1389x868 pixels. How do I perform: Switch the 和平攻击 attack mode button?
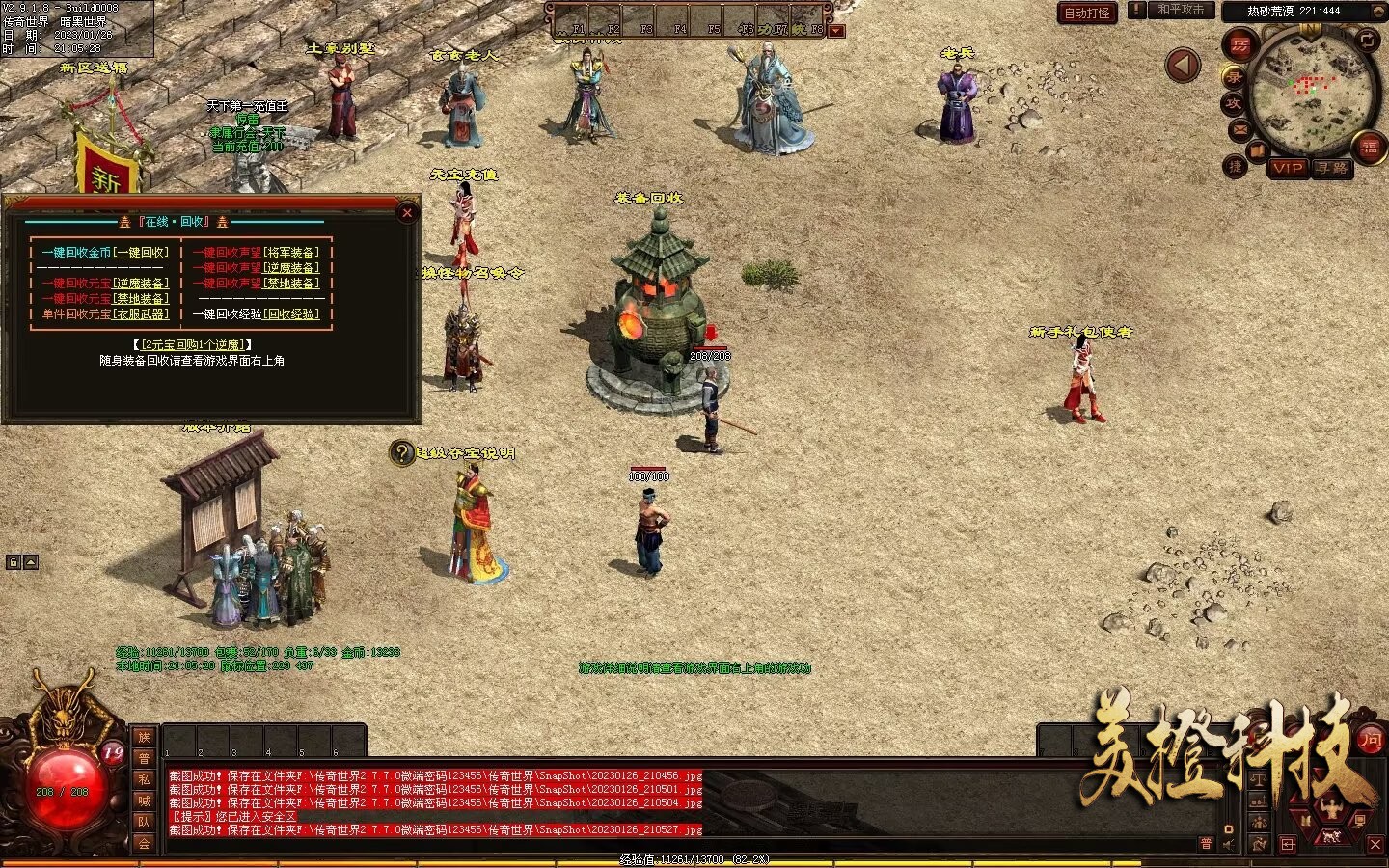(1181, 10)
